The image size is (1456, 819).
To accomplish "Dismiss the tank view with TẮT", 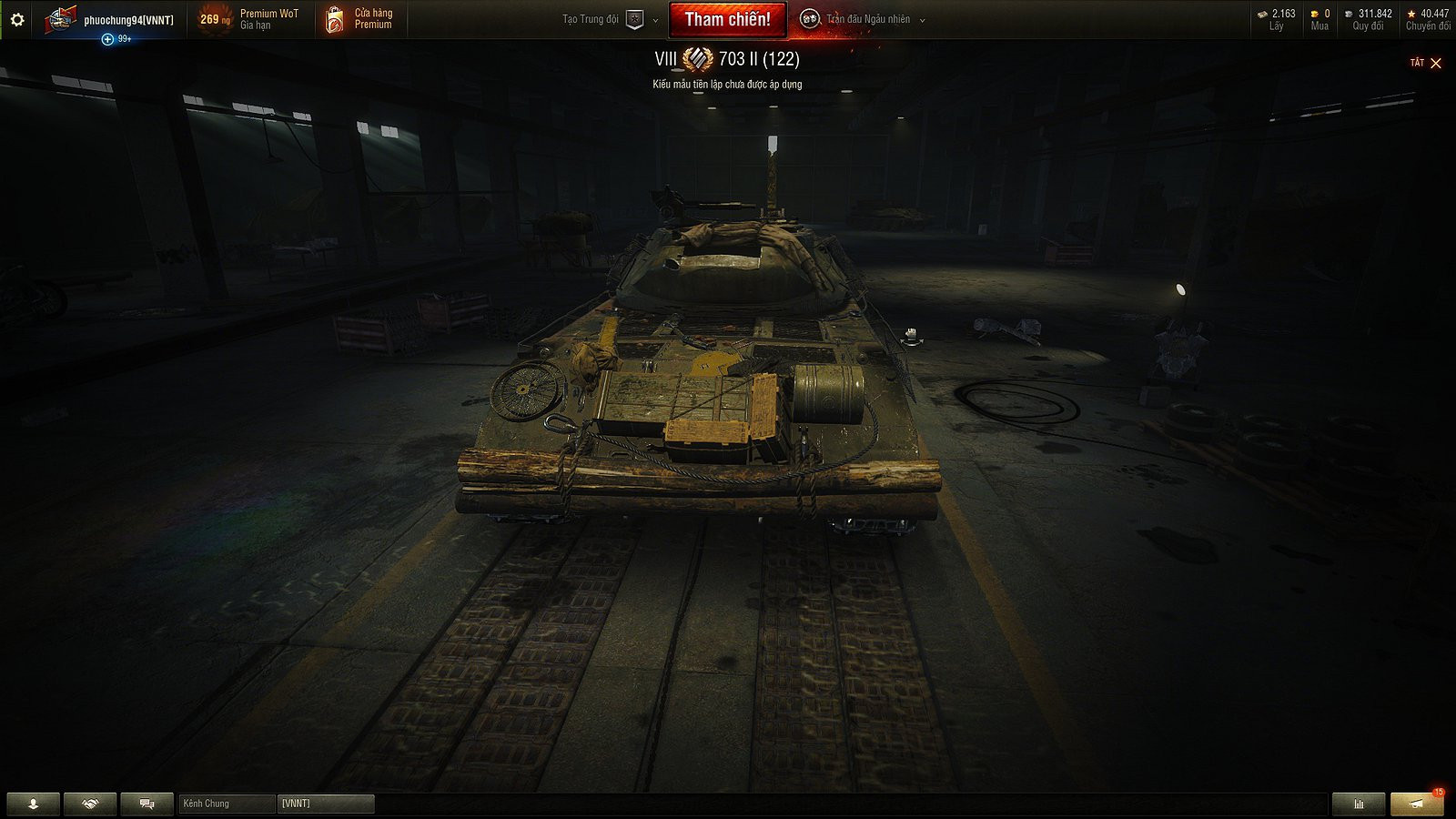I will pyautogui.click(x=1418, y=63).
